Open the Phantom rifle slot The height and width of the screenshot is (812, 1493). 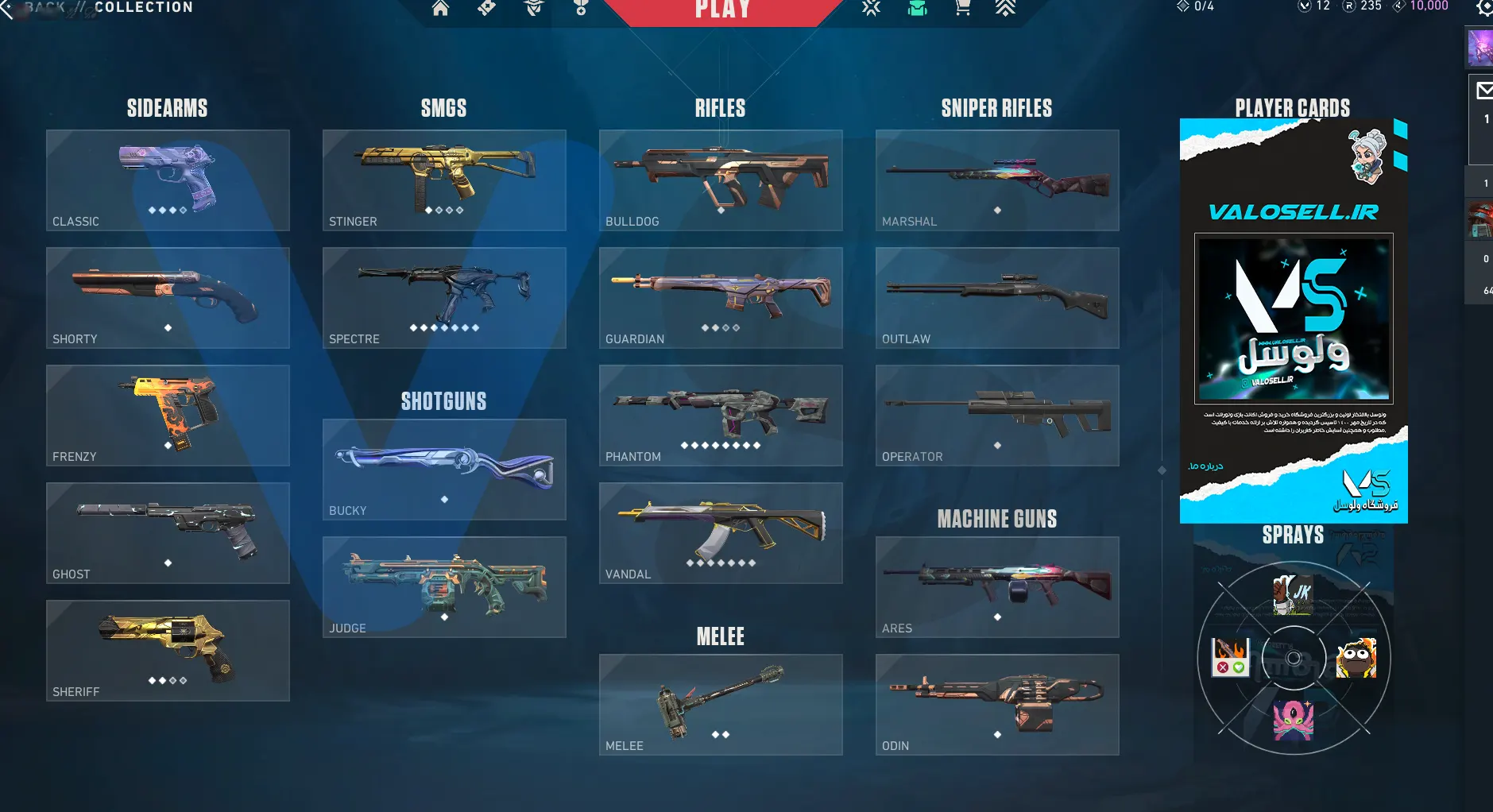[721, 416]
